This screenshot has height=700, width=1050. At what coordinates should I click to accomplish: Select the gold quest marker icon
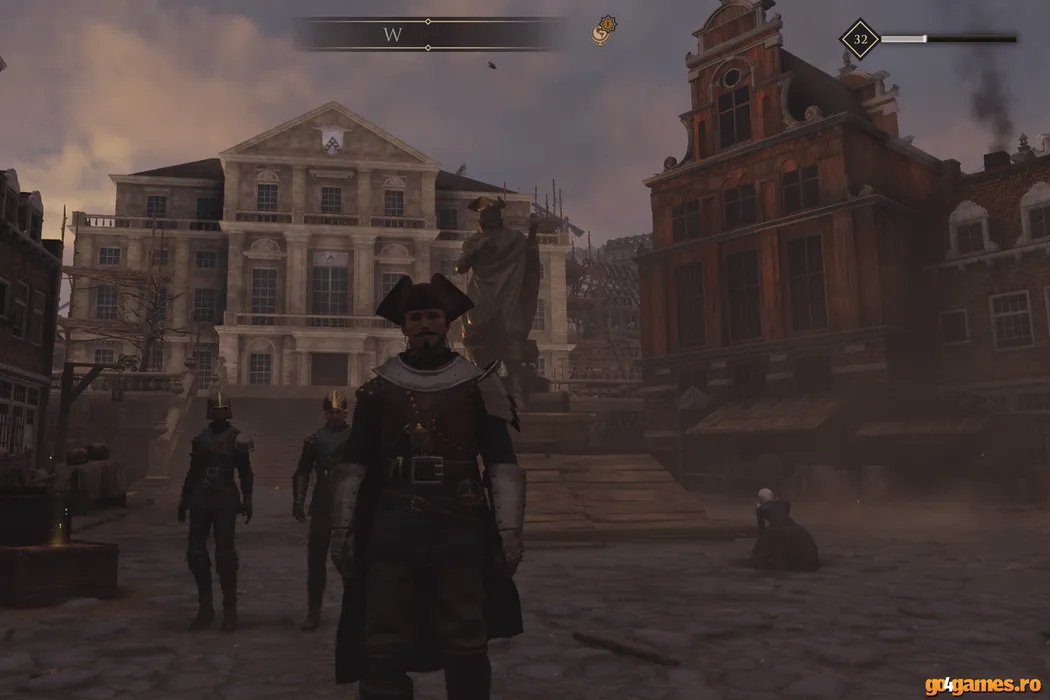[x=603, y=31]
